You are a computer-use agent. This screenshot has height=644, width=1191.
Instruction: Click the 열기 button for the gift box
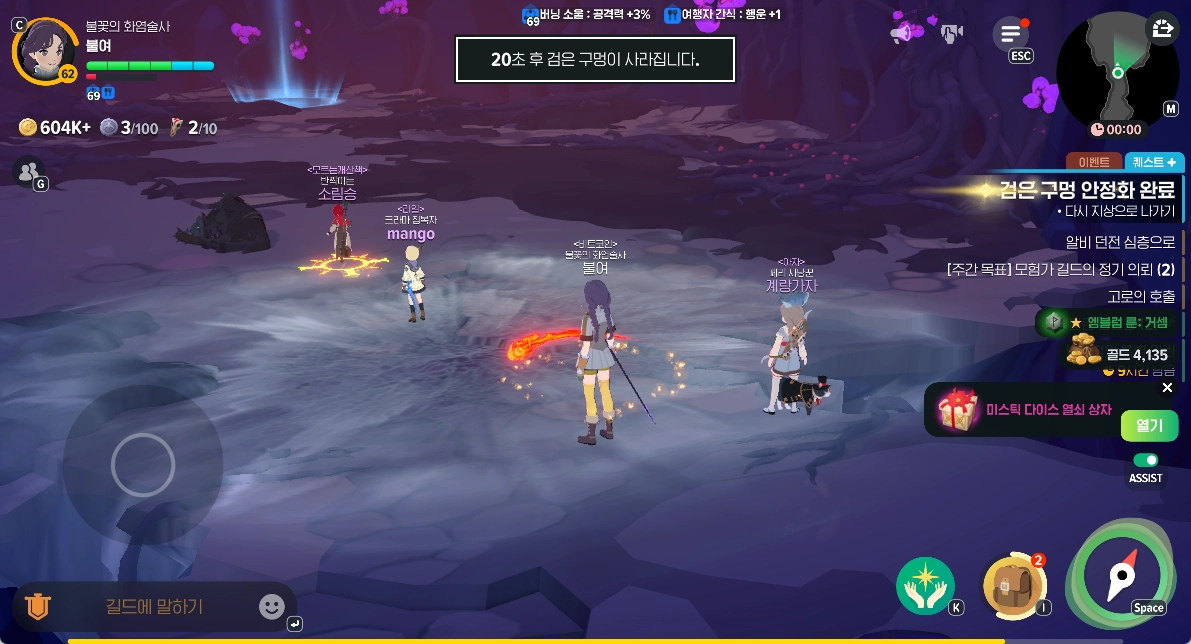coord(1149,425)
